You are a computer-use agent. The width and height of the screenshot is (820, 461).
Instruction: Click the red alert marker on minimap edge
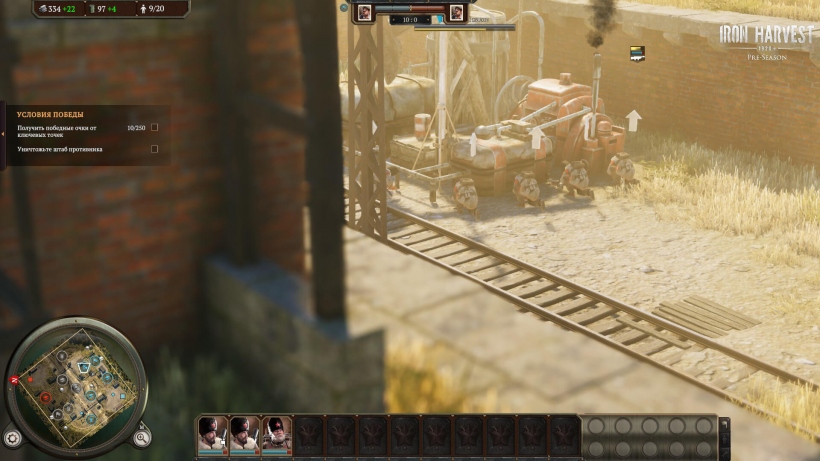pyautogui.click(x=14, y=380)
